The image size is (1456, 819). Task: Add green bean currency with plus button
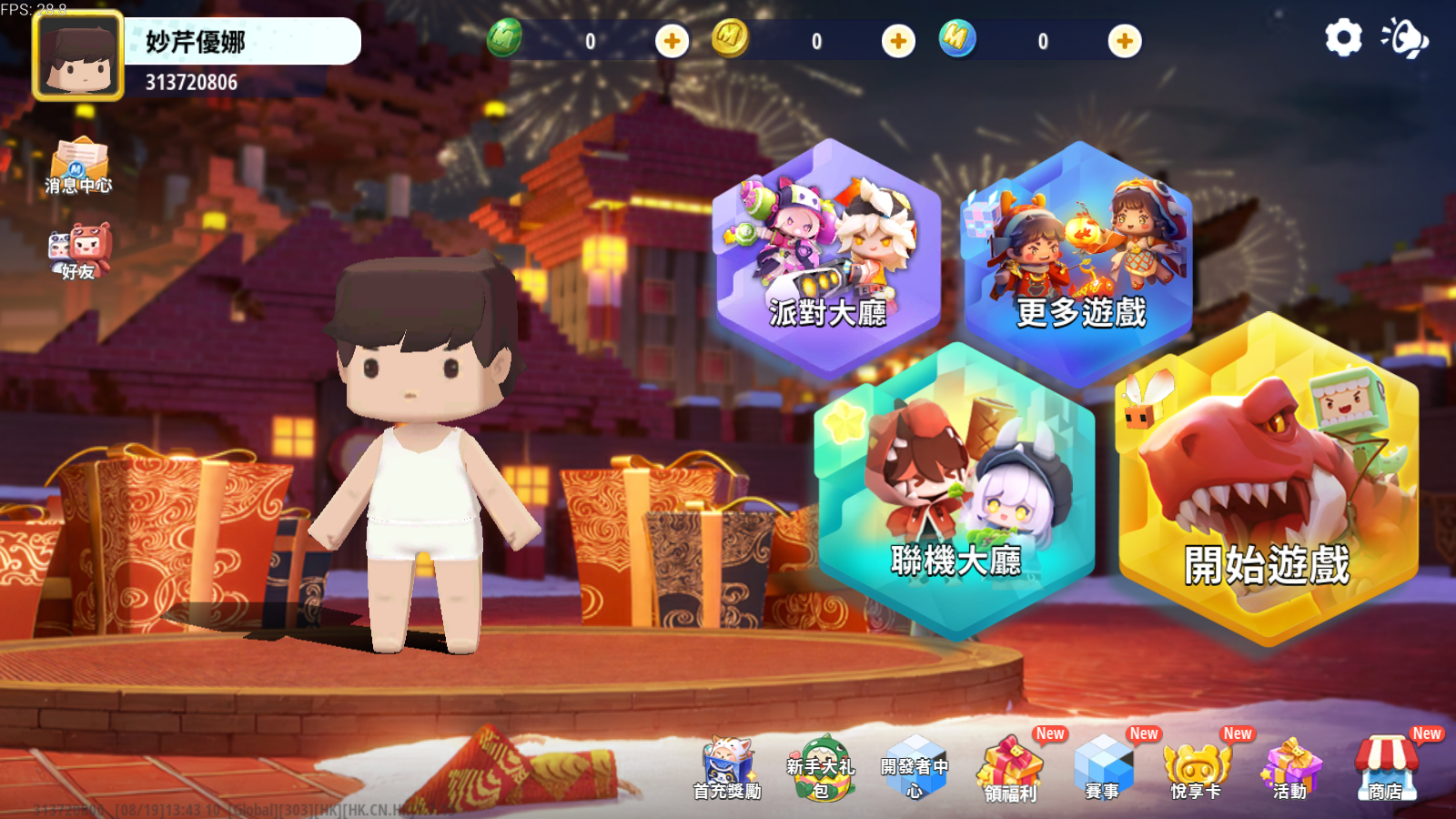pos(672,41)
